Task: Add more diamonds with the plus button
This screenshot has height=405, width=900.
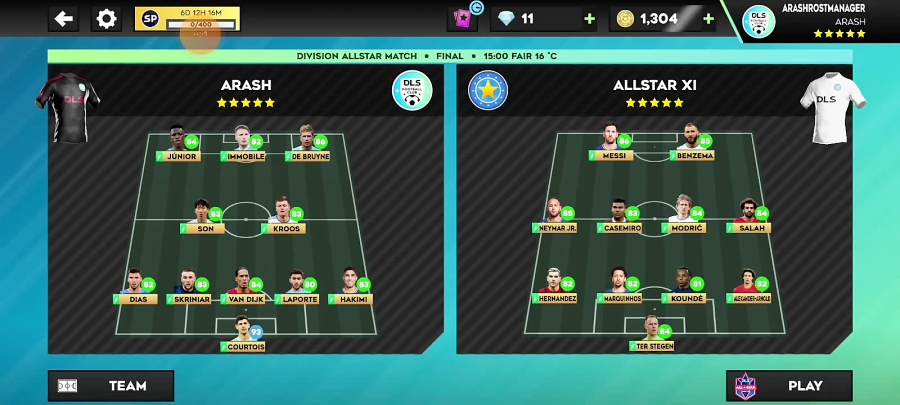Action: pos(589,18)
